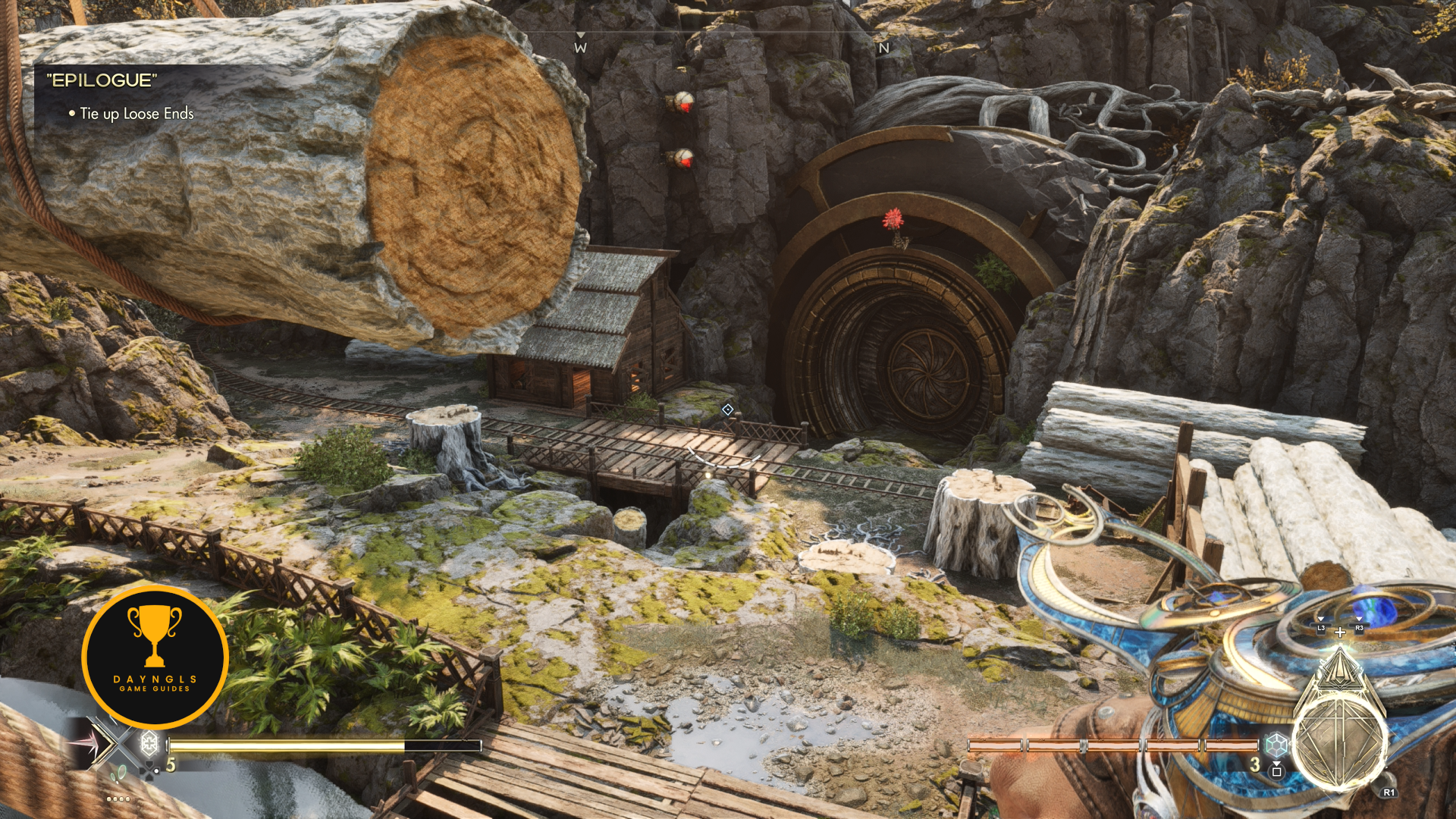Click the N heading on the compass

click(883, 48)
